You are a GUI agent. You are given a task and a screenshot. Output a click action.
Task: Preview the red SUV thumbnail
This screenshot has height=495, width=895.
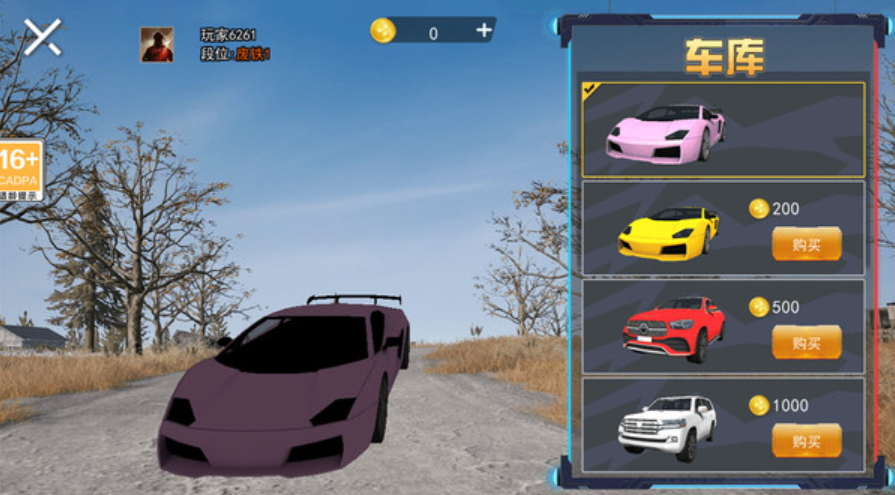[667, 330]
